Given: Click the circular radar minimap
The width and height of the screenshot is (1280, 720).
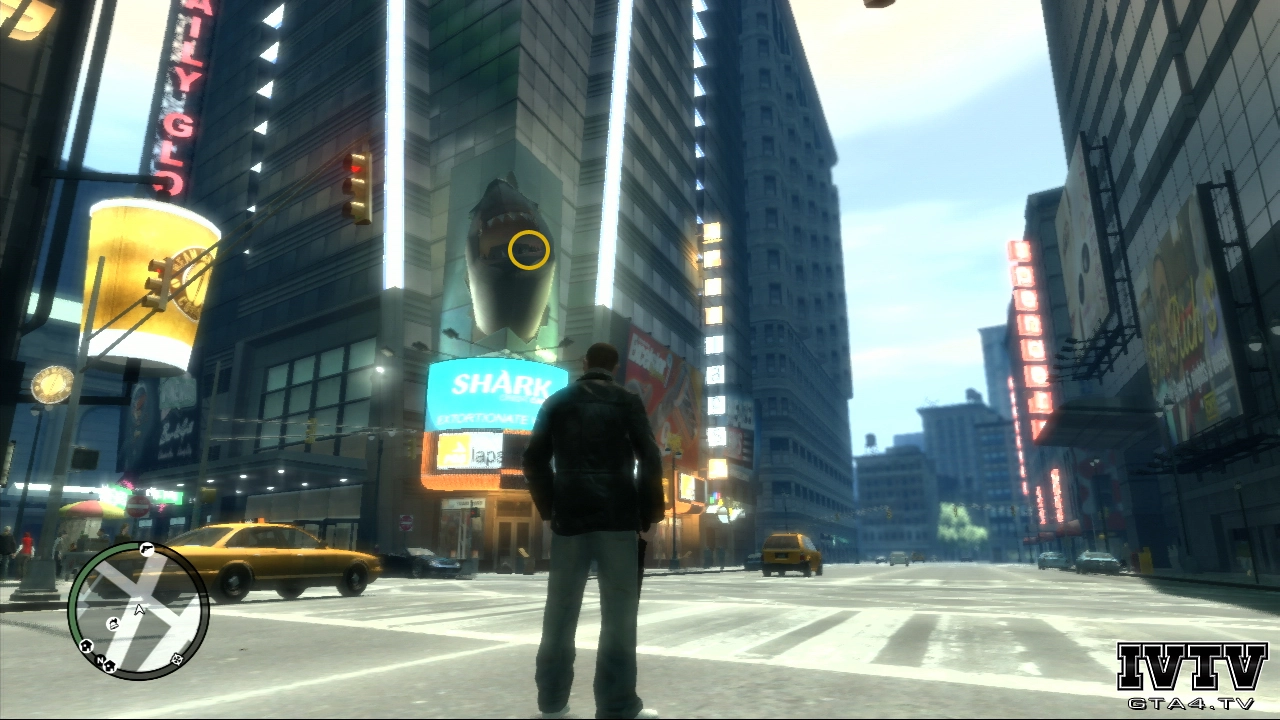Looking at the screenshot, I should [x=138, y=610].
